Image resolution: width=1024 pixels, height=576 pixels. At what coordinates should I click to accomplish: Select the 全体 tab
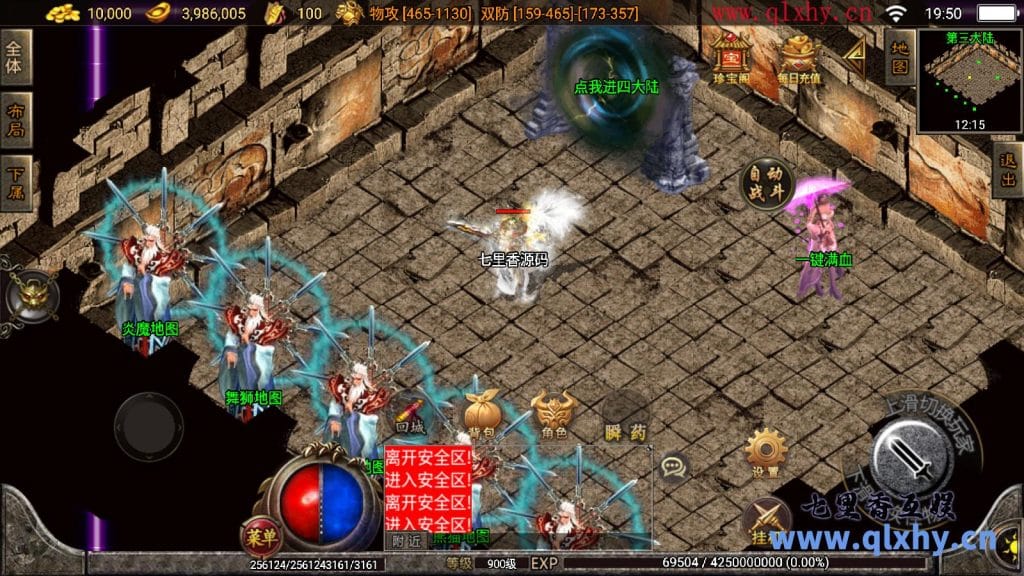[16, 59]
